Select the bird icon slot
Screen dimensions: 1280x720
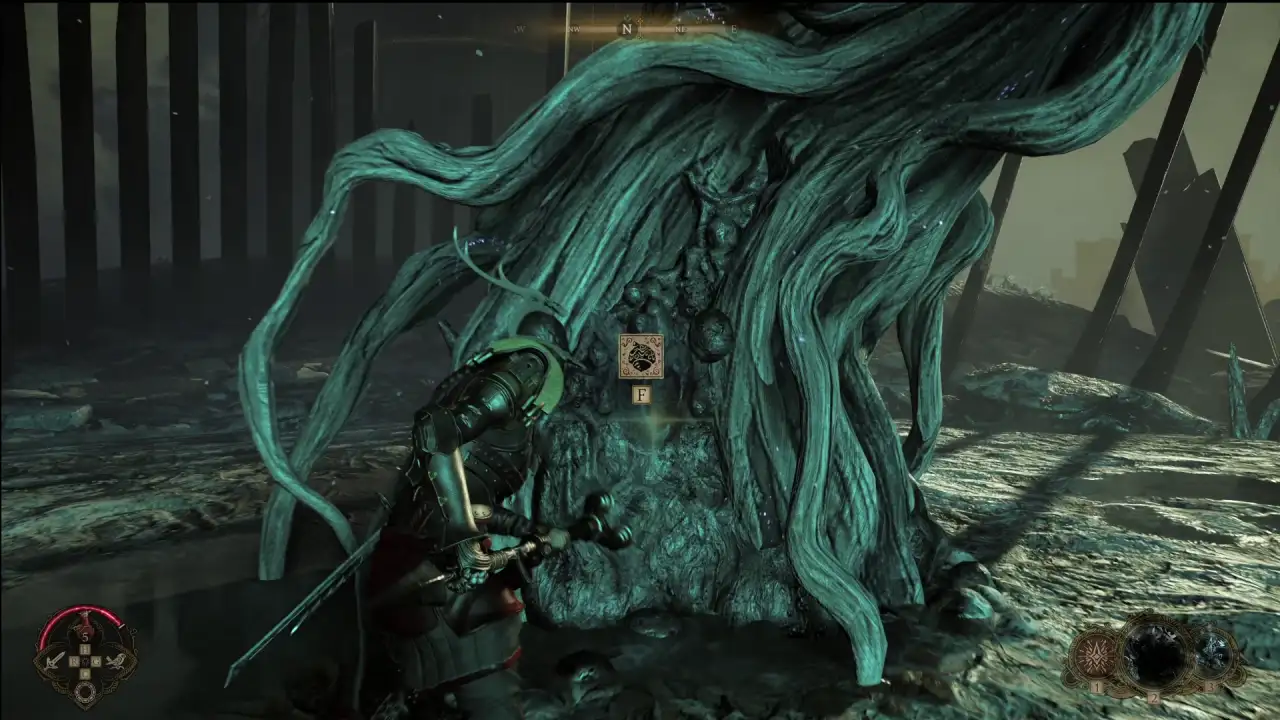(x=117, y=660)
